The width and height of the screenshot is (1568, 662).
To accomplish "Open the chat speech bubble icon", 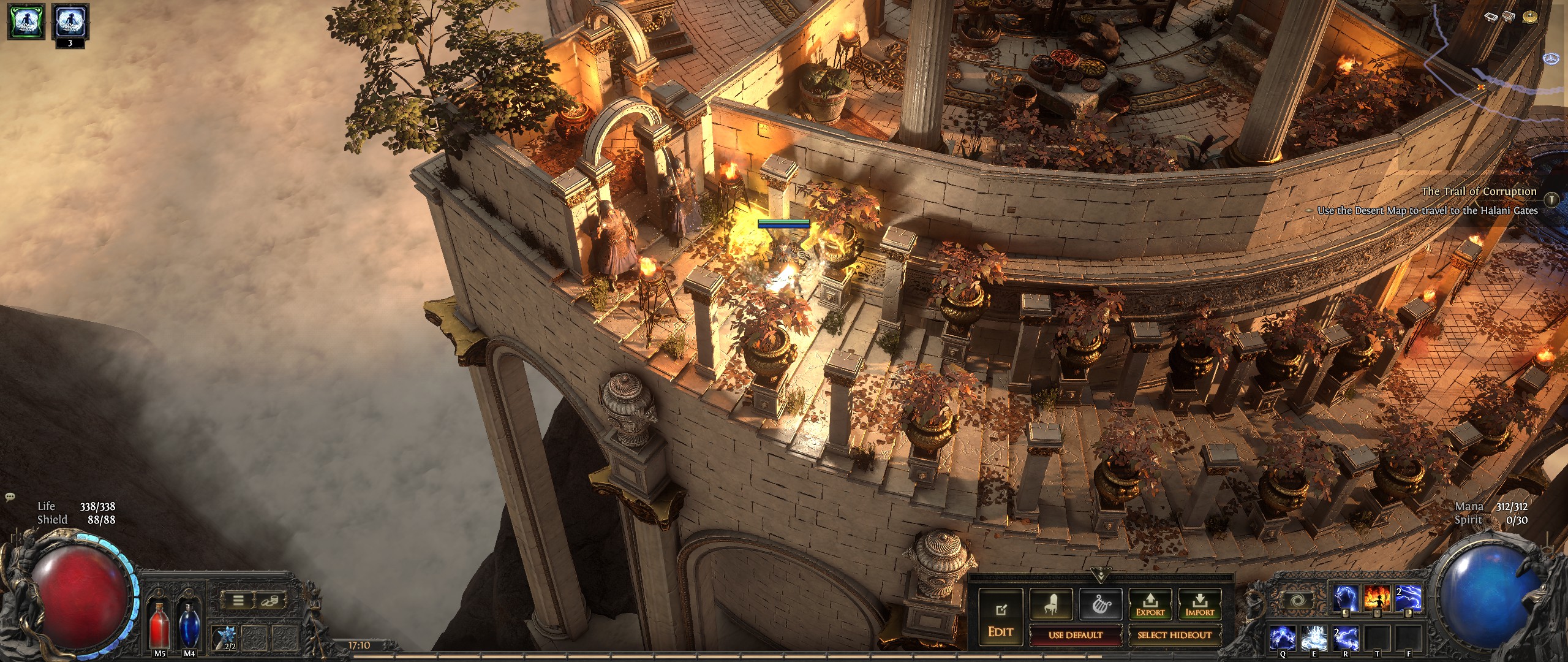I will click(x=9, y=498).
